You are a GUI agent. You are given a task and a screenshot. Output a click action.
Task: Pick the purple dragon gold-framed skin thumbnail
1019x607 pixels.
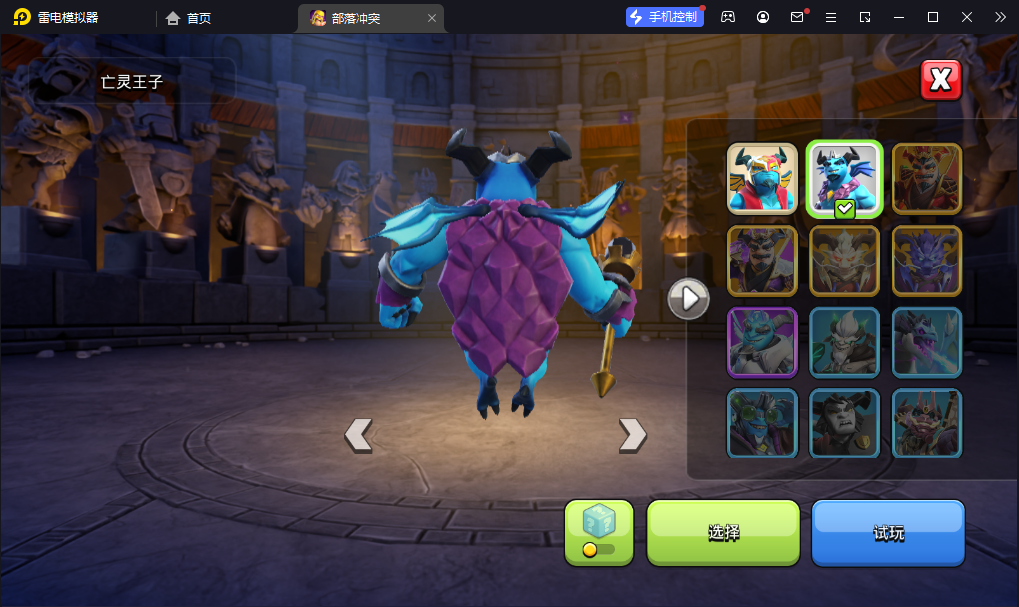tap(926, 260)
